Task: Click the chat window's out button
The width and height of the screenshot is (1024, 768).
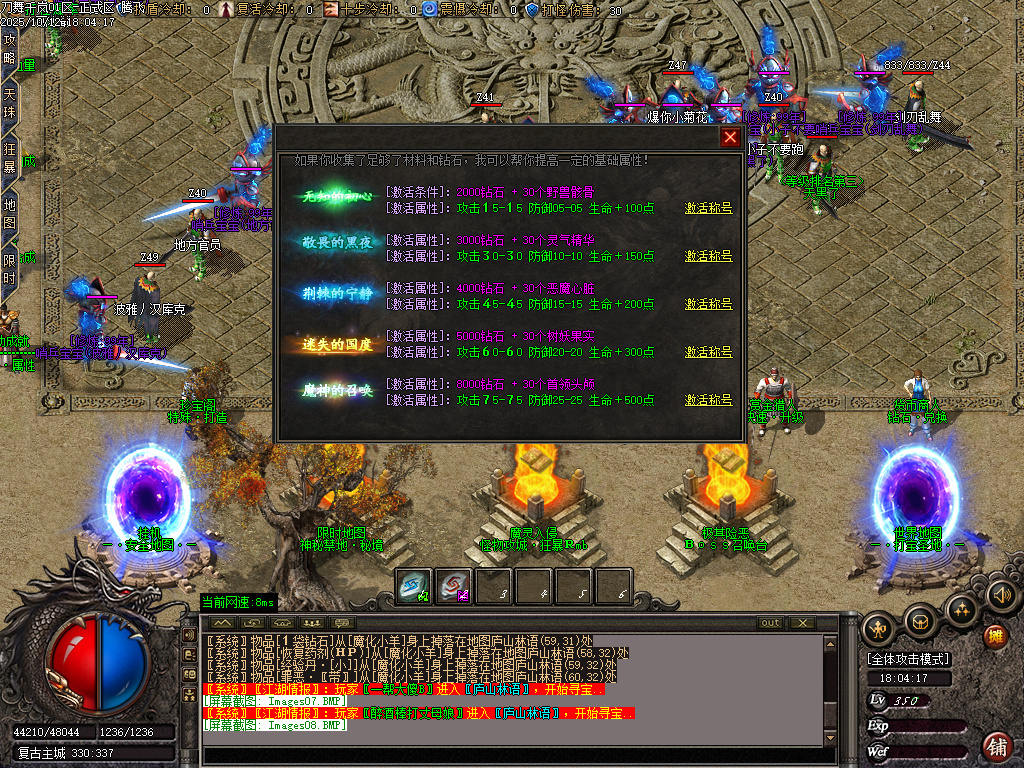Action: pyautogui.click(x=770, y=623)
